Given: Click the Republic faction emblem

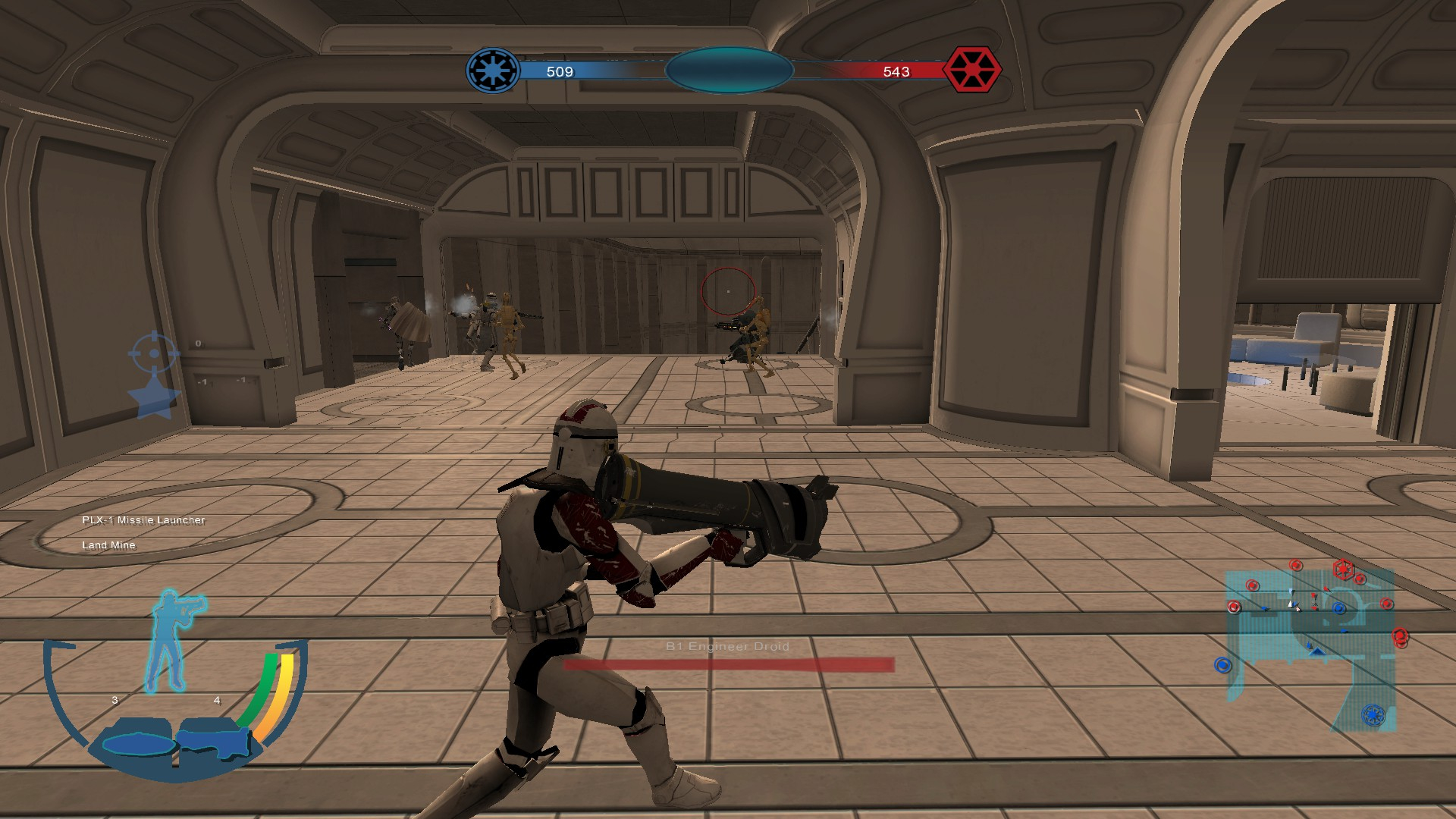Looking at the screenshot, I should tap(493, 71).
